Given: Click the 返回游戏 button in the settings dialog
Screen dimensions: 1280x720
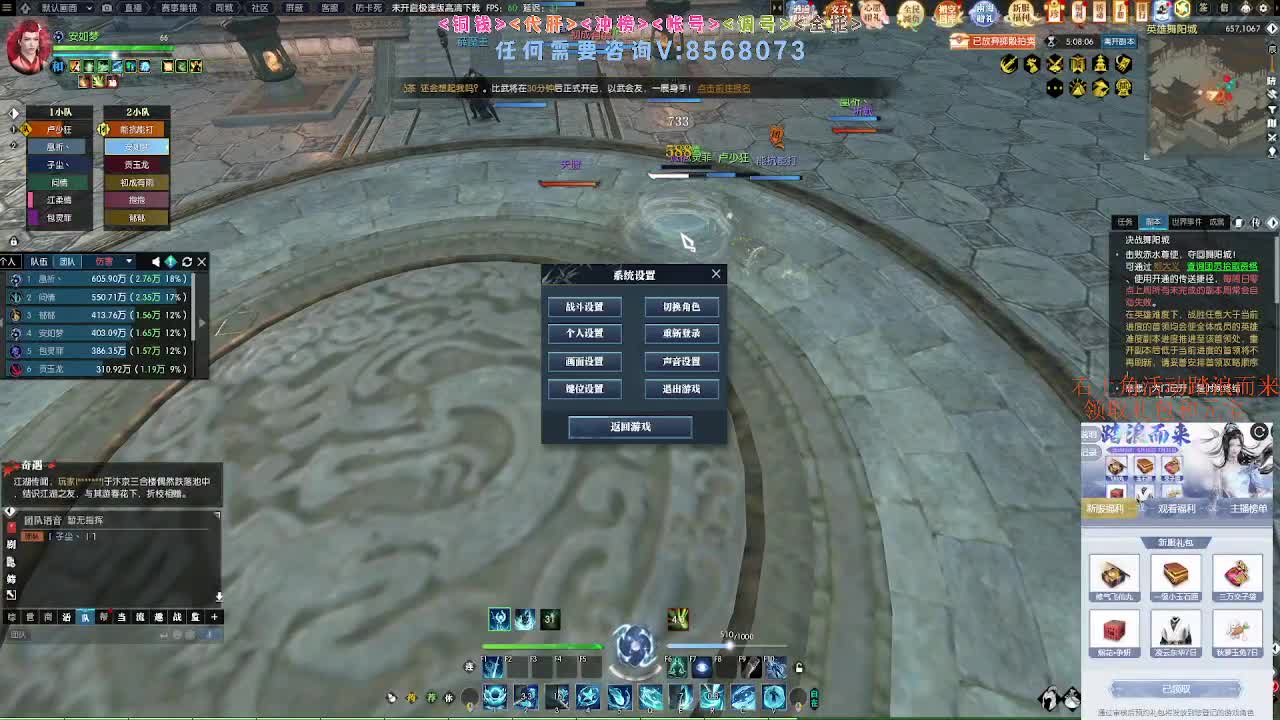Looking at the screenshot, I should click(629, 427).
